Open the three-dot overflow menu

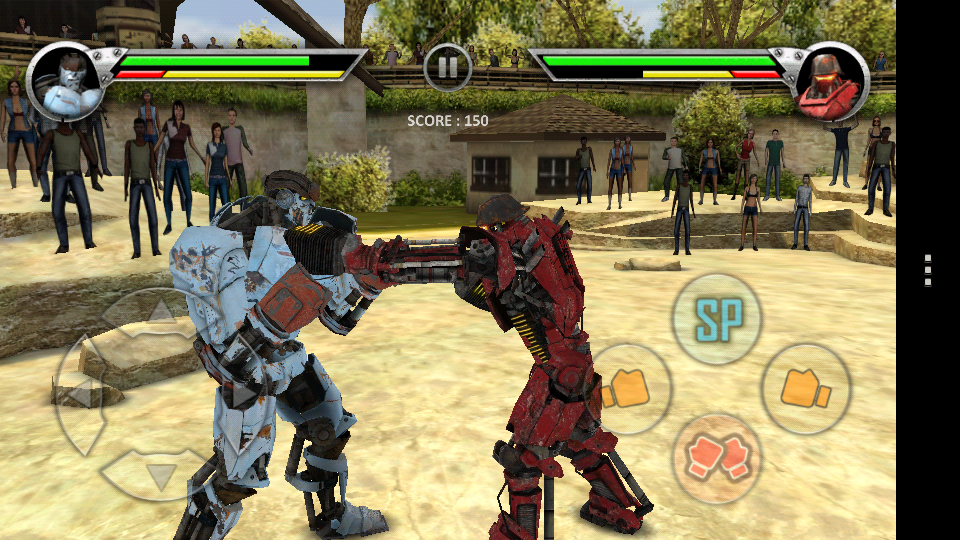928,270
